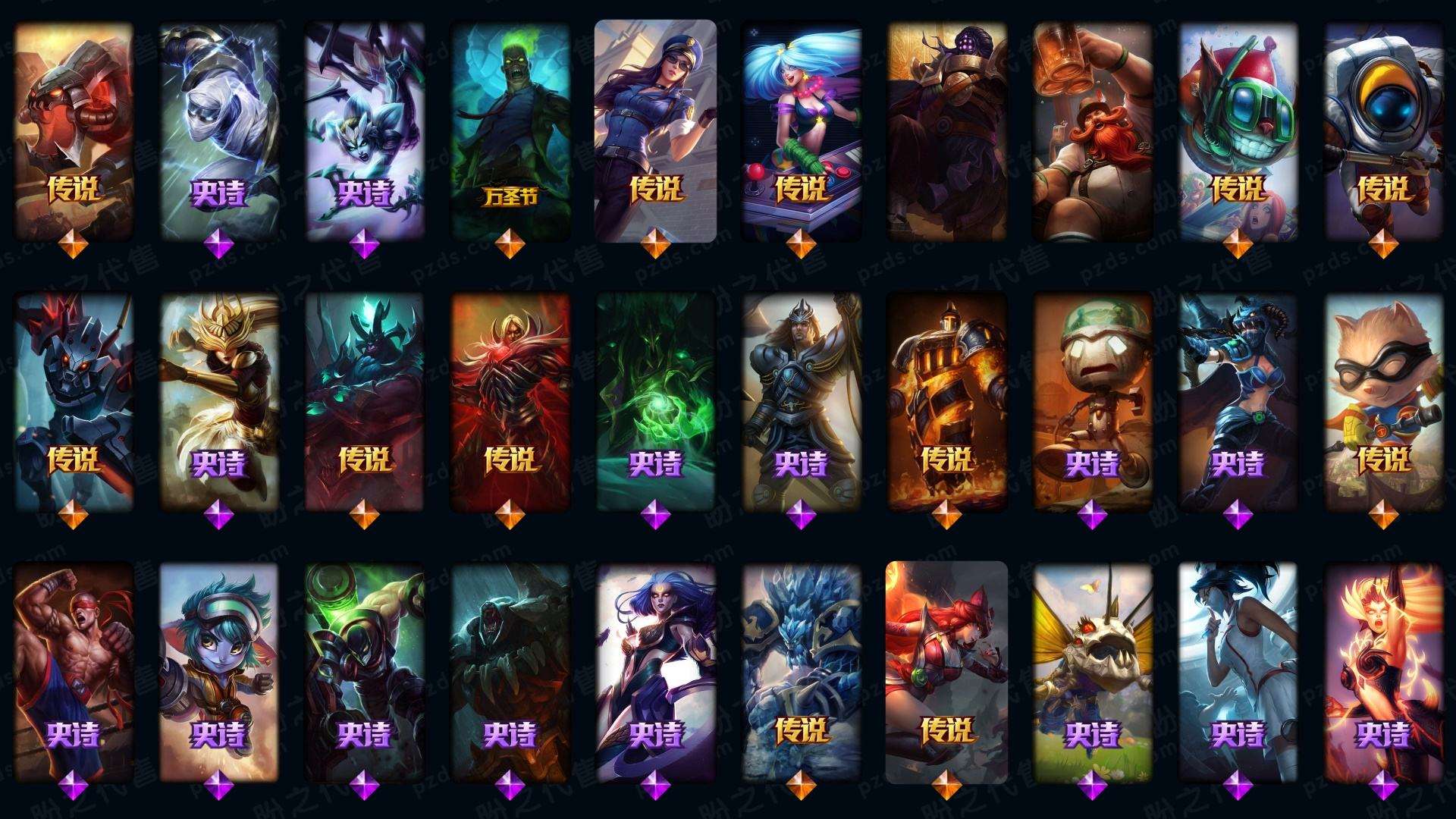Select the butterfly-winged skull Kog'Maw card
Screen dimensions: 1456x819
[x=1093, y=671]
